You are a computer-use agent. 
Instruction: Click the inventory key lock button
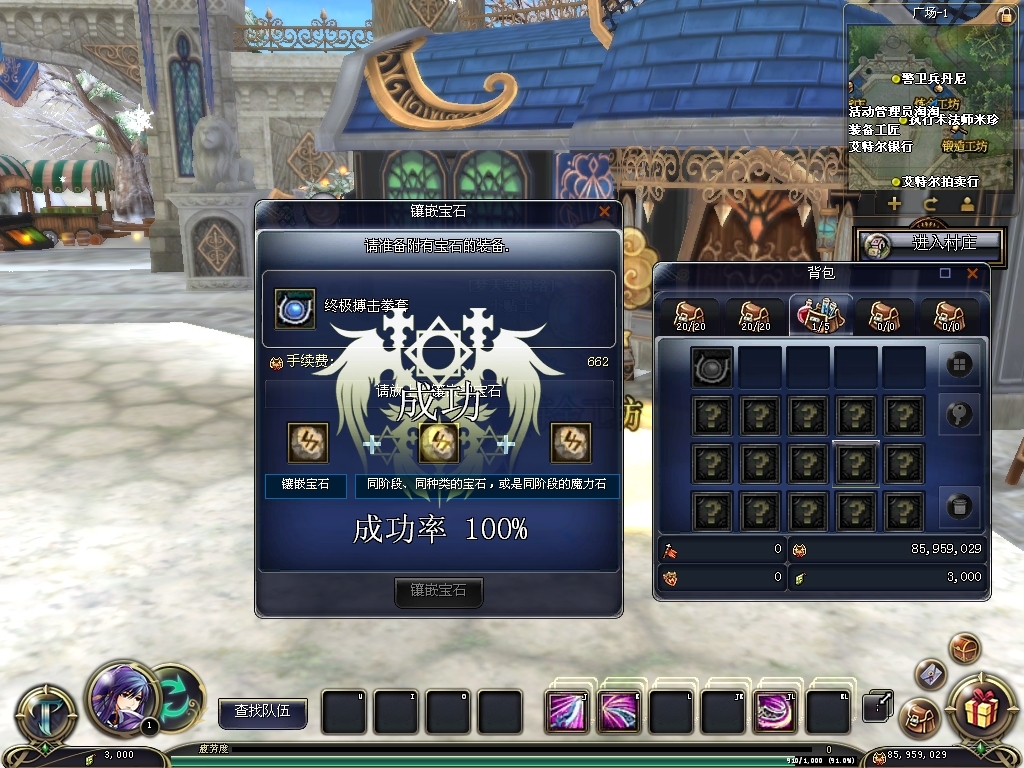click(958, 415)
